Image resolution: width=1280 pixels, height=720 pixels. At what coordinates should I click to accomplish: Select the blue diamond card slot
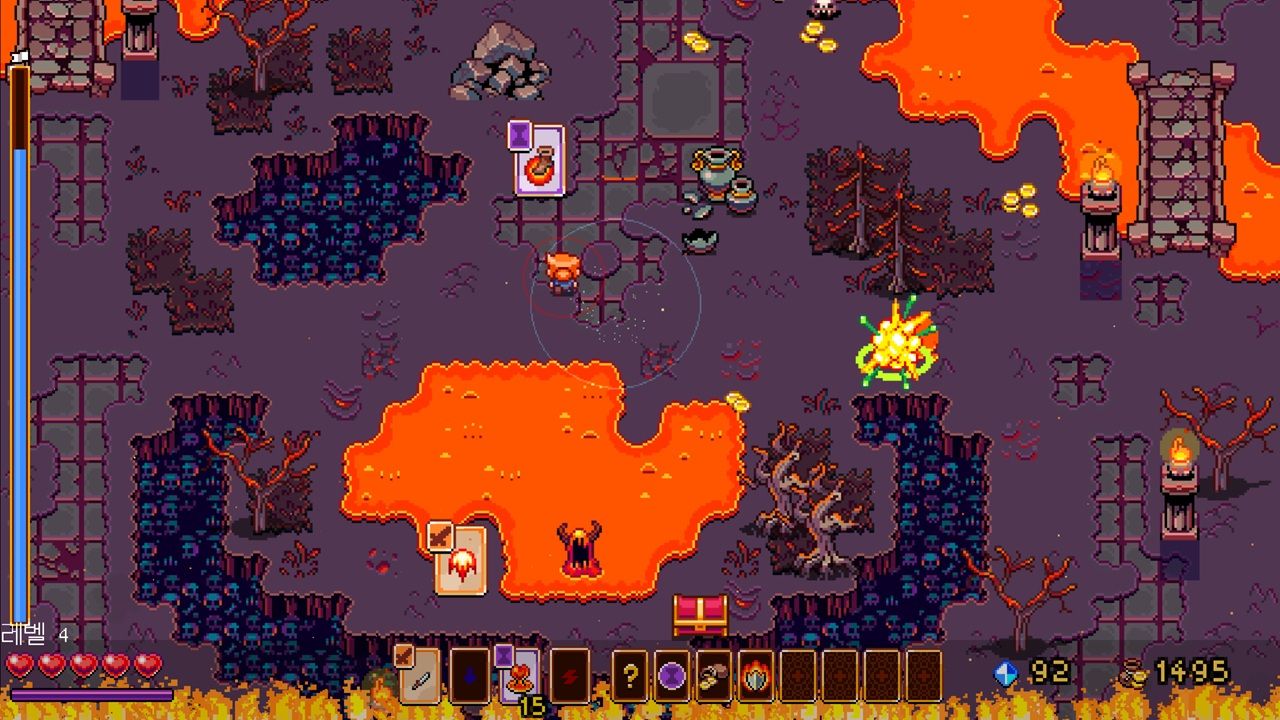point(470,677)
